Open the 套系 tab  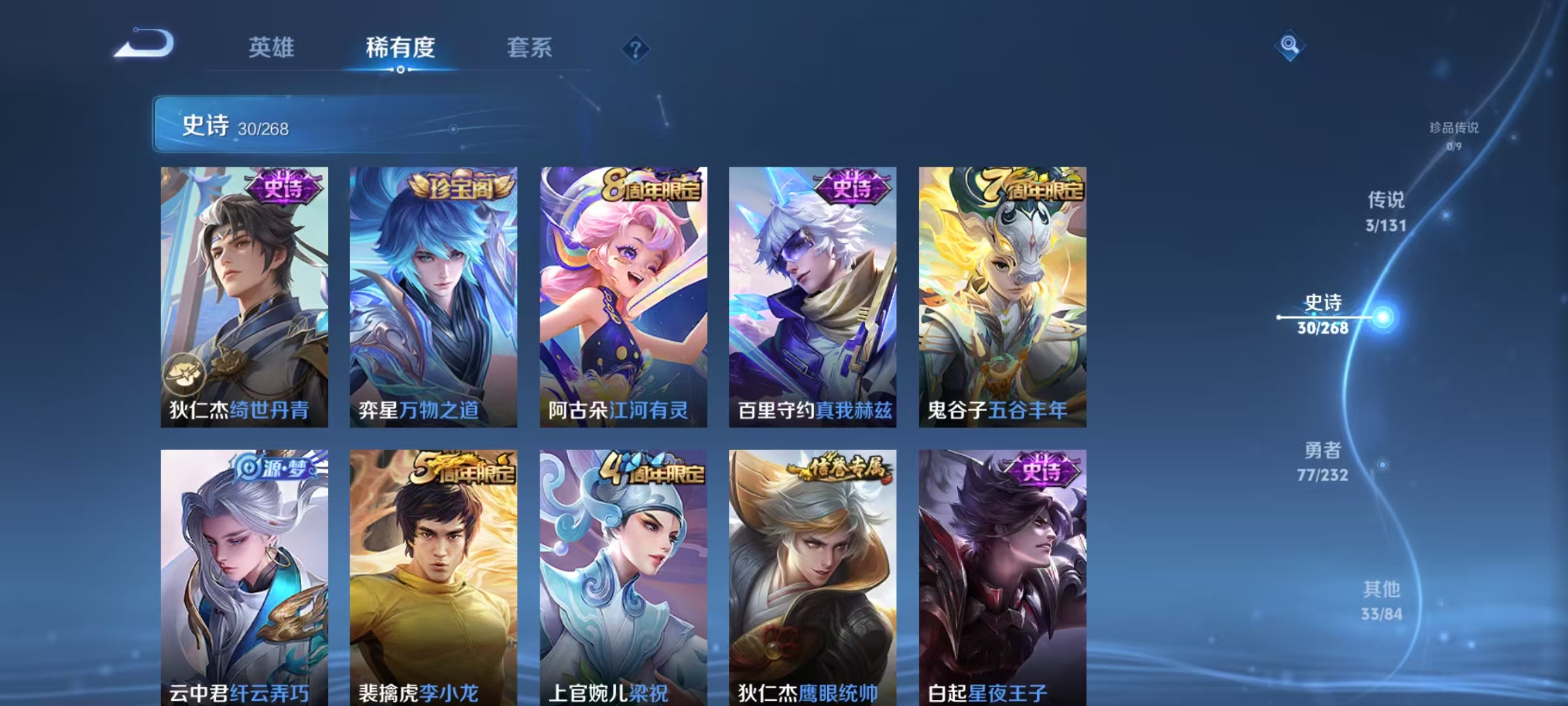point(529,47)
